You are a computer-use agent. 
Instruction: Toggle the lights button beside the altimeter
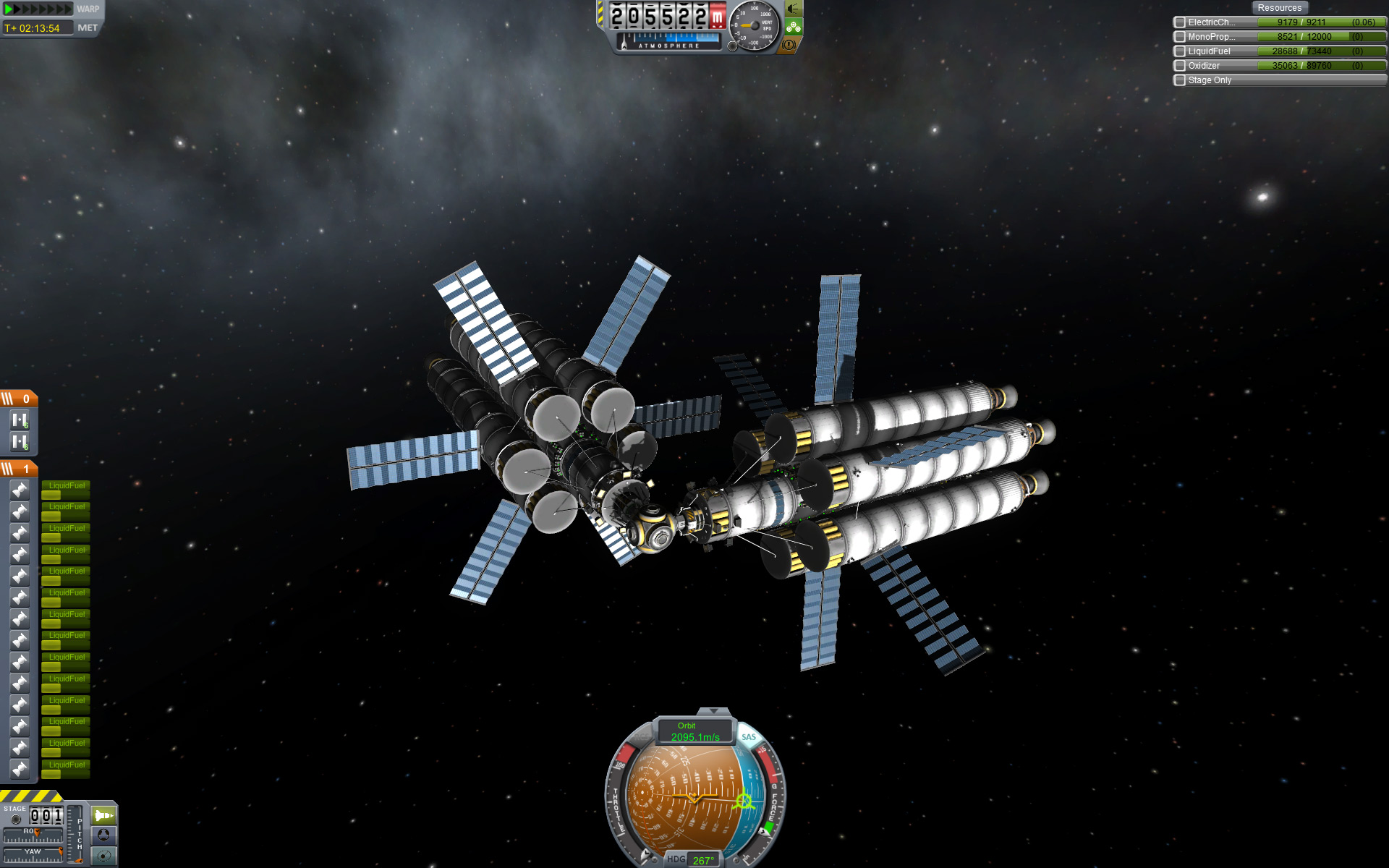tap(794, 9)
